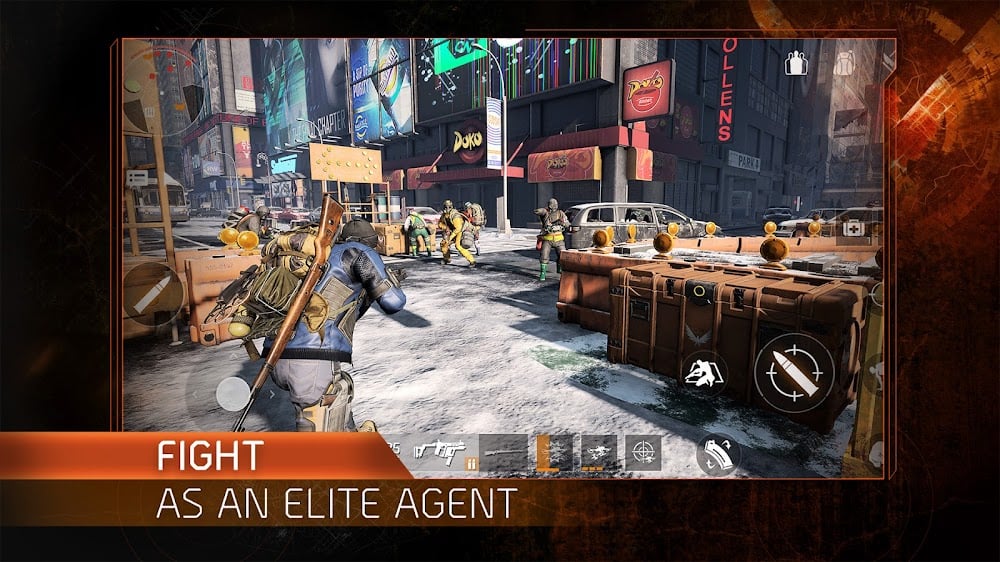Use the medkit heal button
This screenshot has width=1000, height=562.
point(855,229)
